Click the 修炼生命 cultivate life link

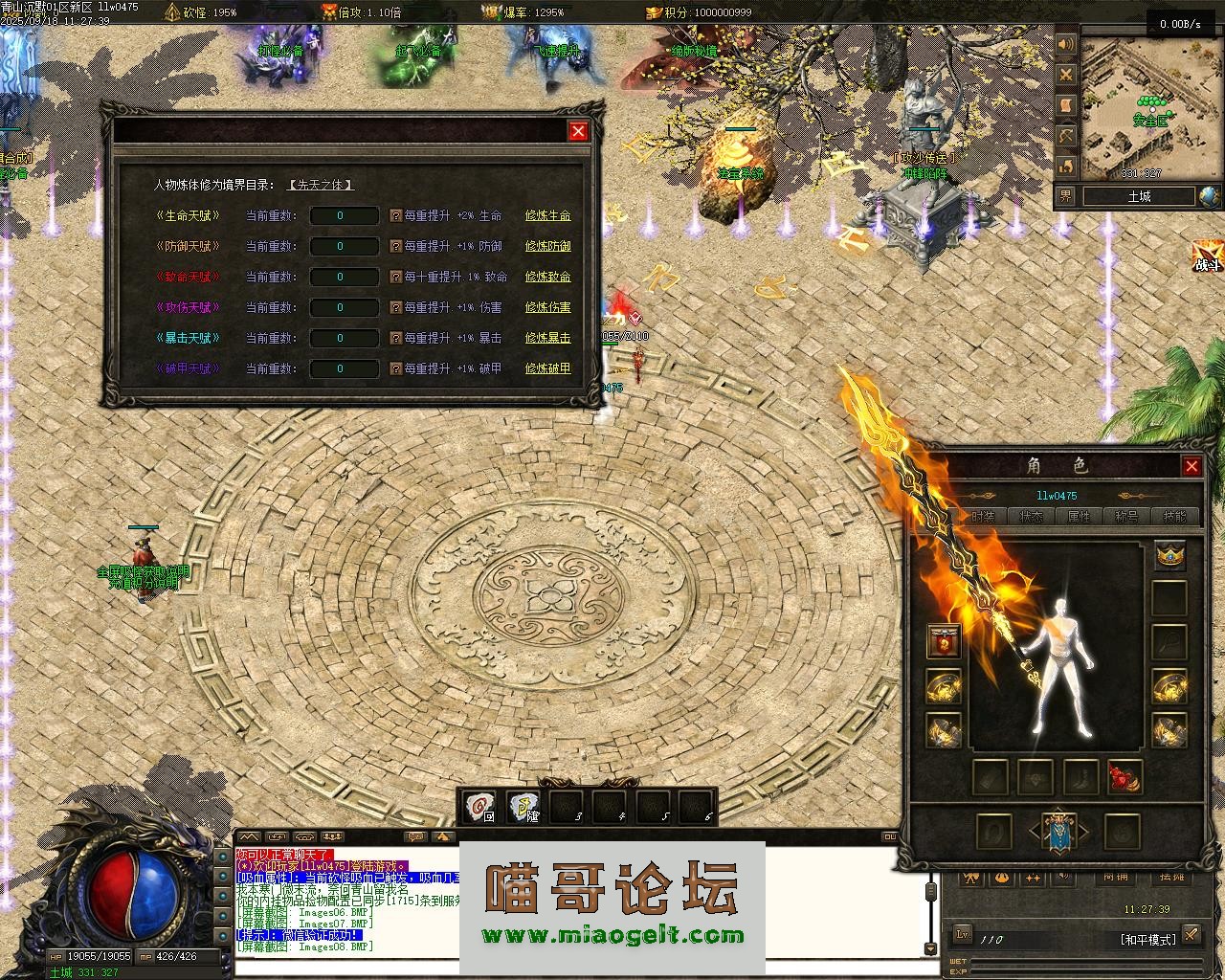pos(547,216)
